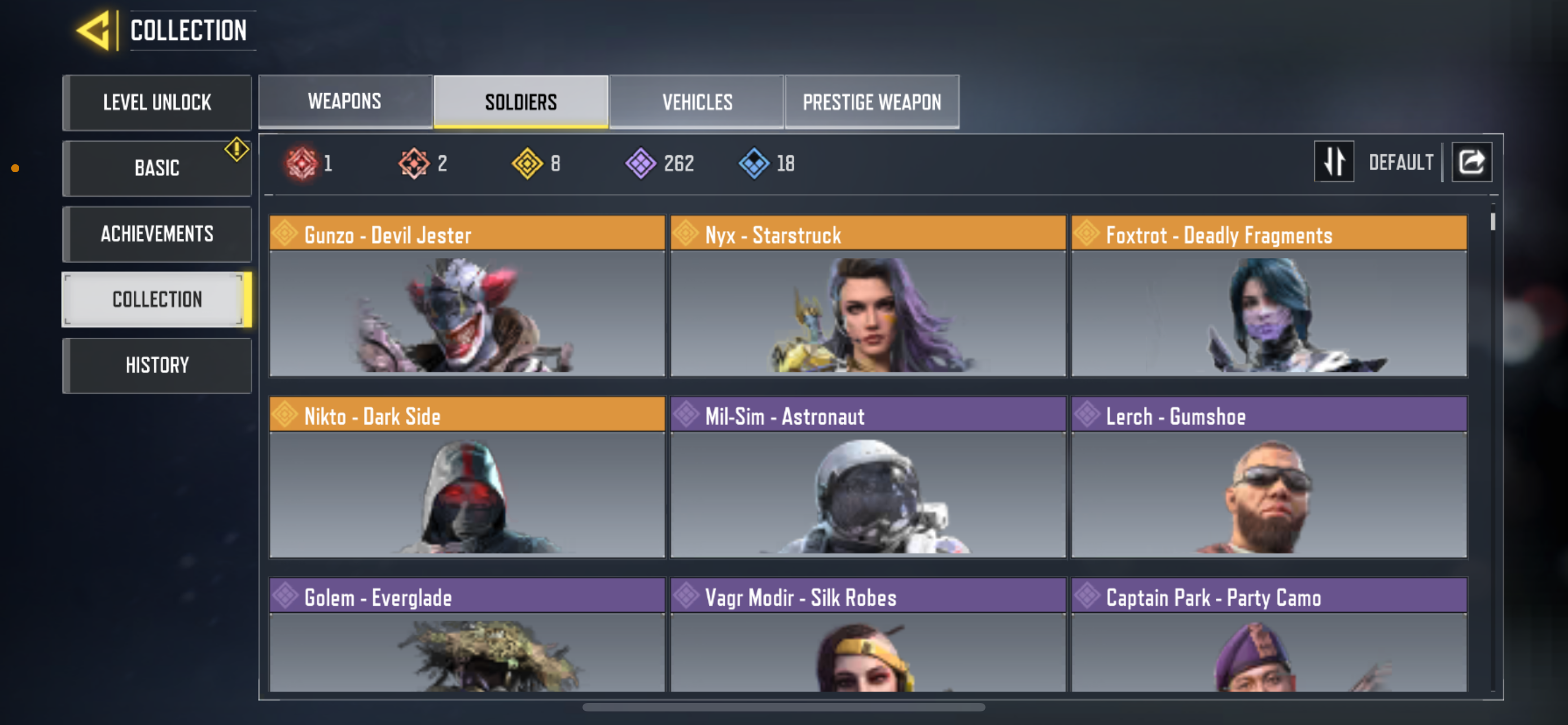Select the gold Epic rarity filter icon
Image resolution: width=1568 pixels, height=725 pixels.
(528, 163)
